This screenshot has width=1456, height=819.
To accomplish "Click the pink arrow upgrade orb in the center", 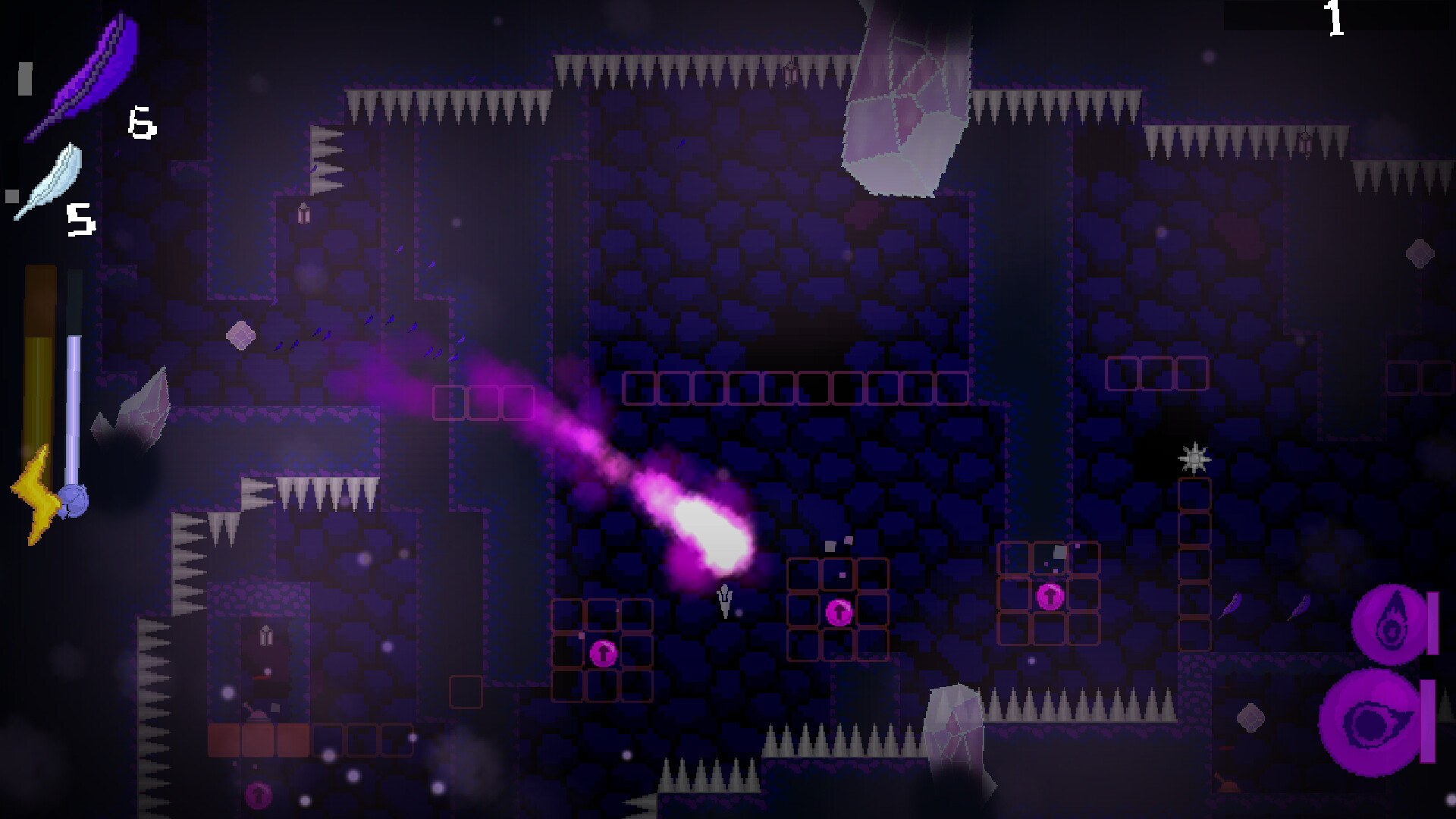I will pos(838,610).
